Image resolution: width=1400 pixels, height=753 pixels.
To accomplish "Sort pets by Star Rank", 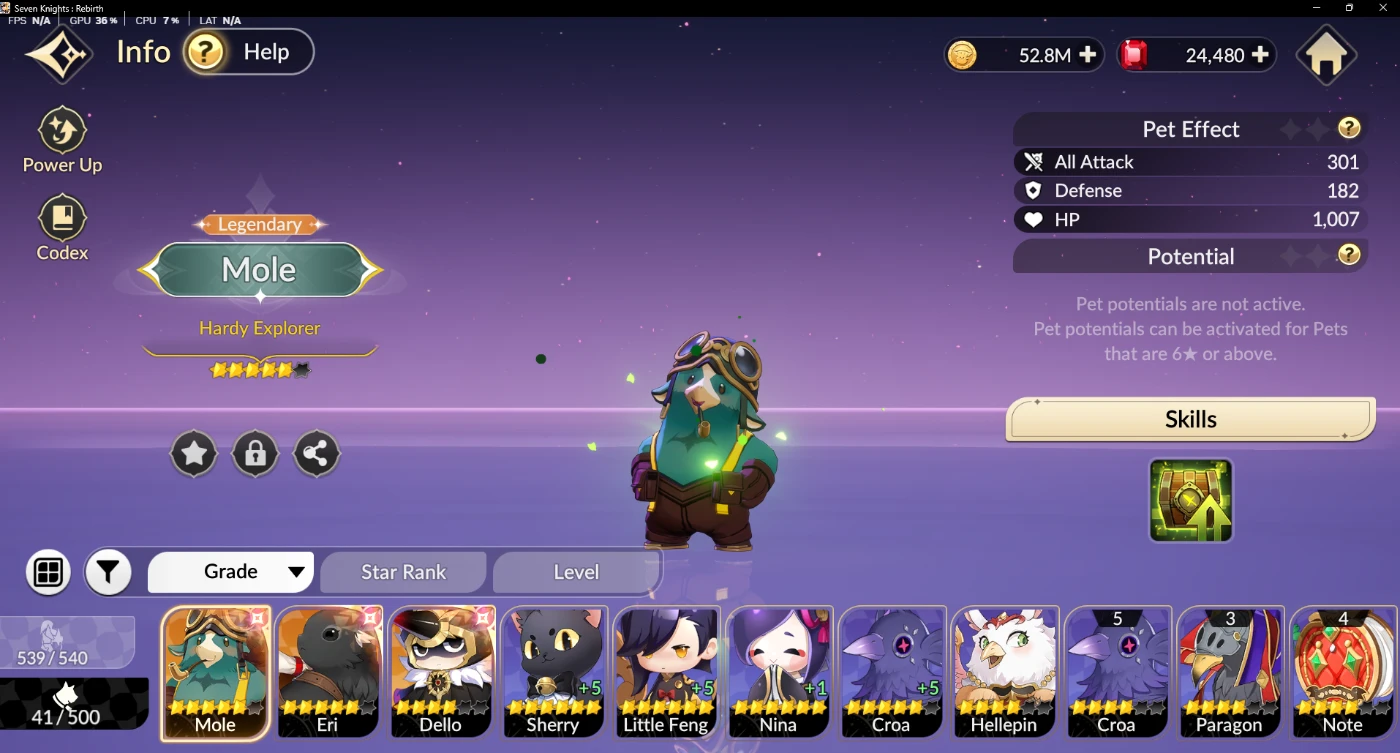I will [x=403, y=572].
